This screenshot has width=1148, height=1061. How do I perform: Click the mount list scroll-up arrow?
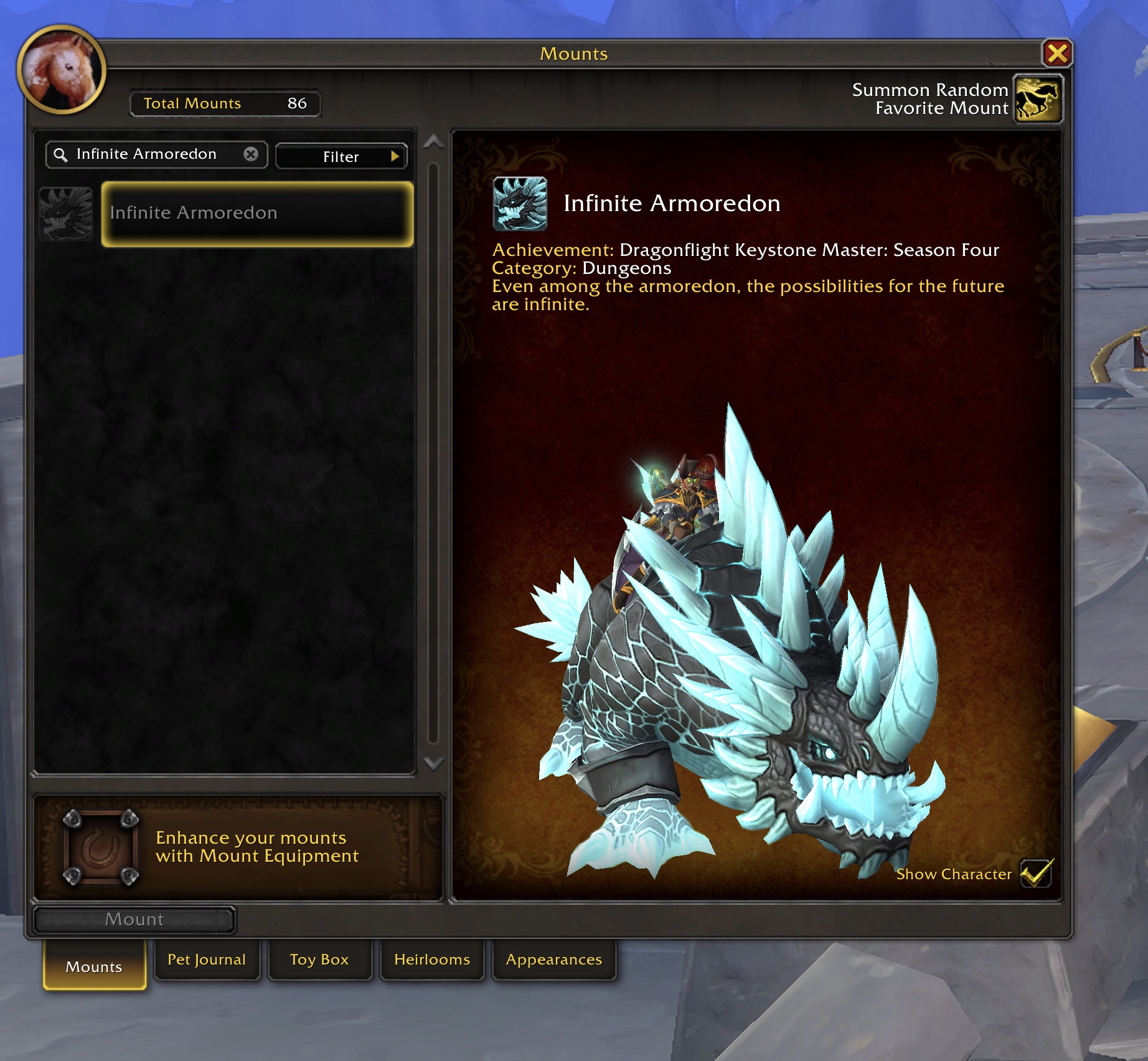pyautogui.click(x=433, y=143)
